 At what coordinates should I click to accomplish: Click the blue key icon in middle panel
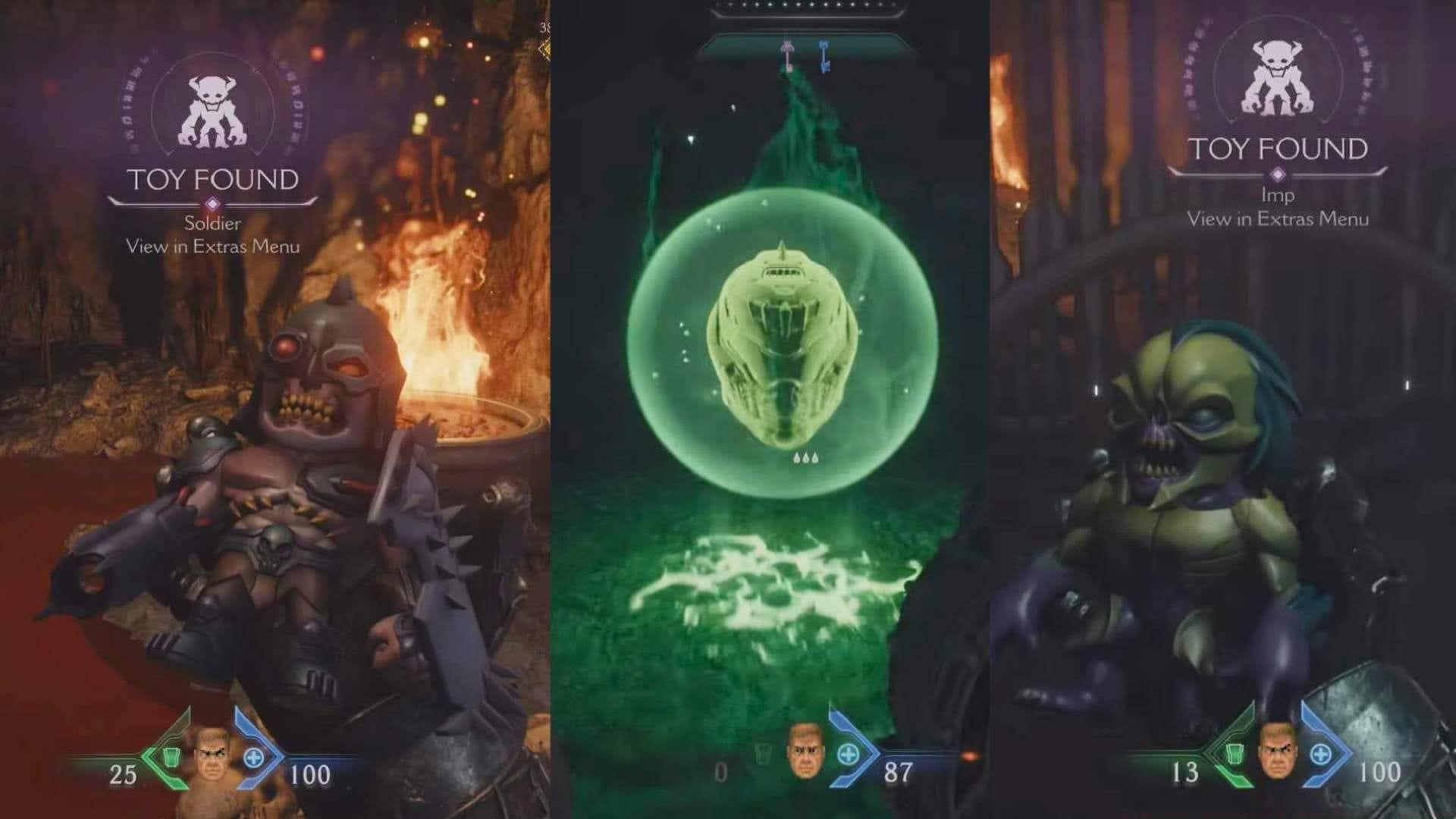pyautogui.click(x=823, y=55)
